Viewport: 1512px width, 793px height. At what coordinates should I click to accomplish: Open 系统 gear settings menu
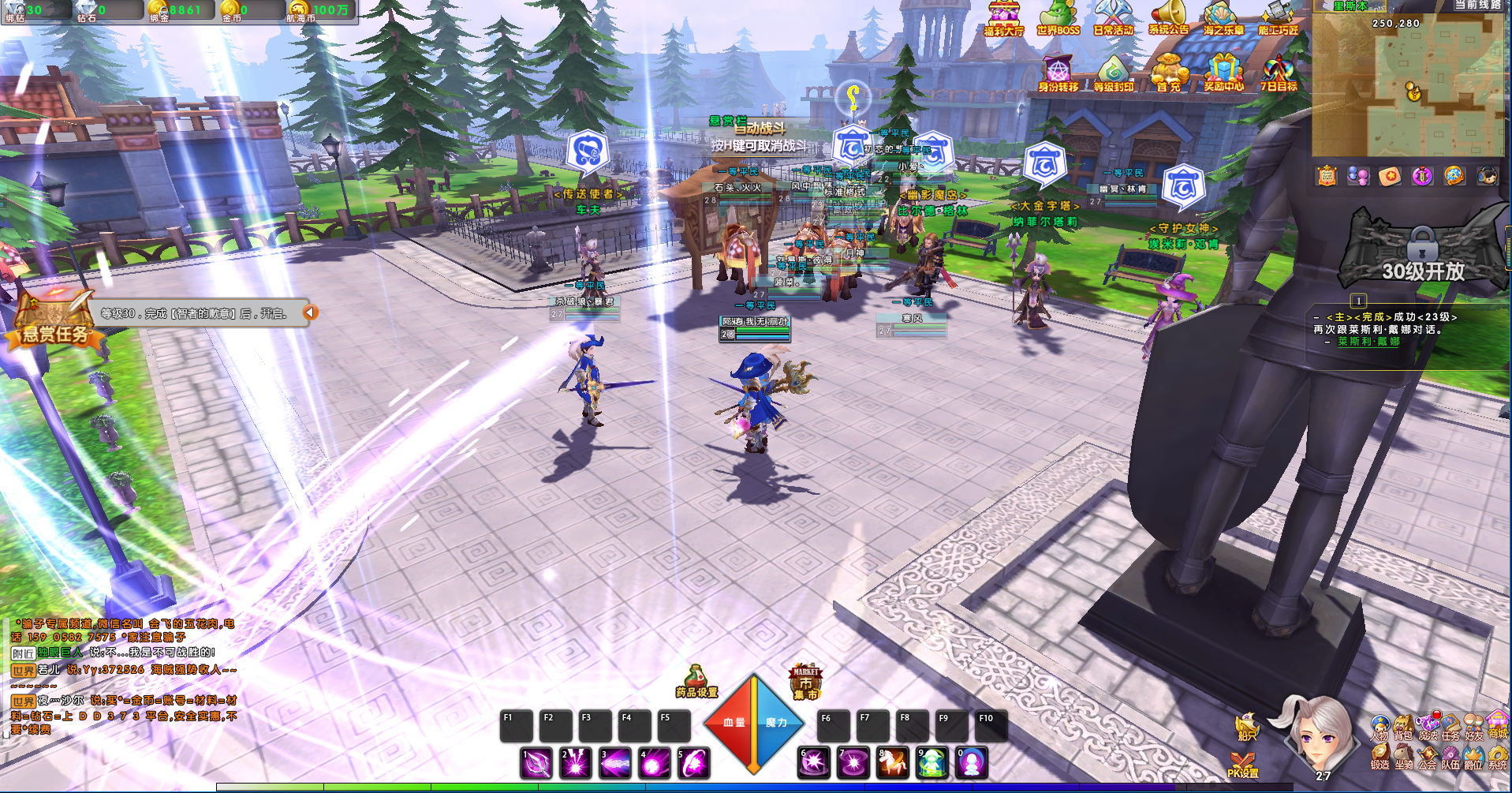pos(1497,757)
